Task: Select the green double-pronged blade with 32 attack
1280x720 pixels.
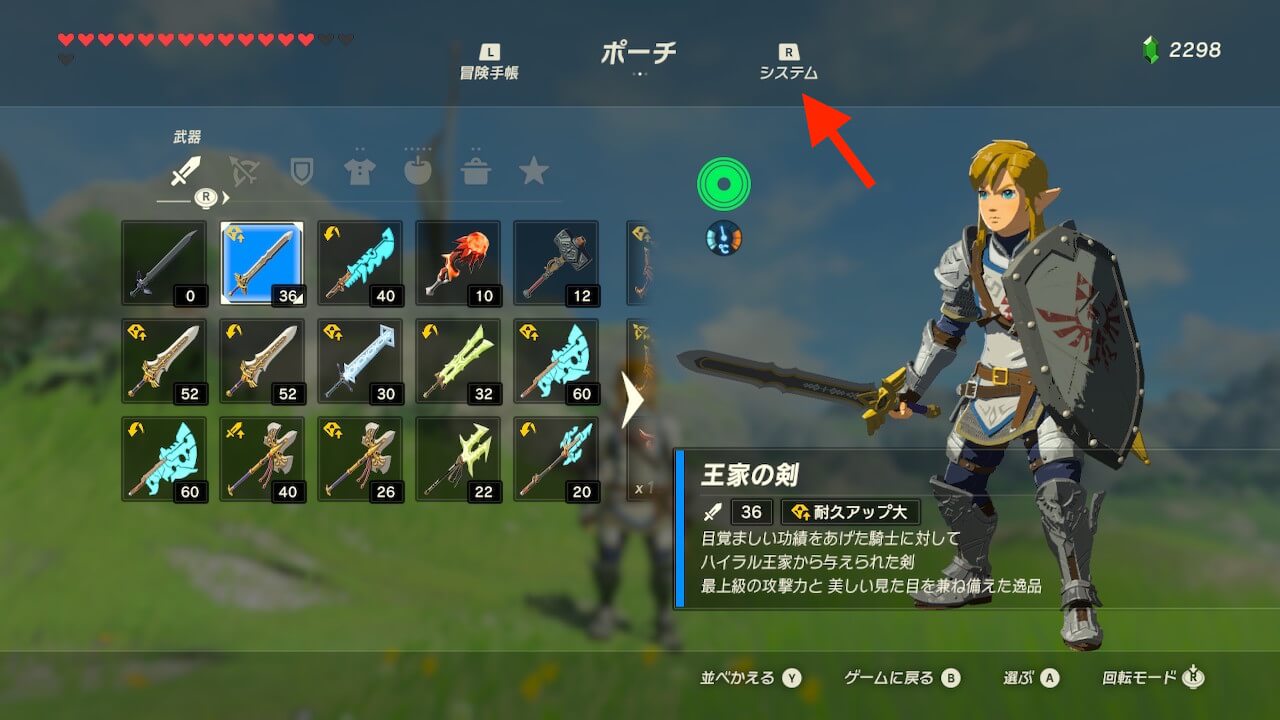Action: (458, 361)
